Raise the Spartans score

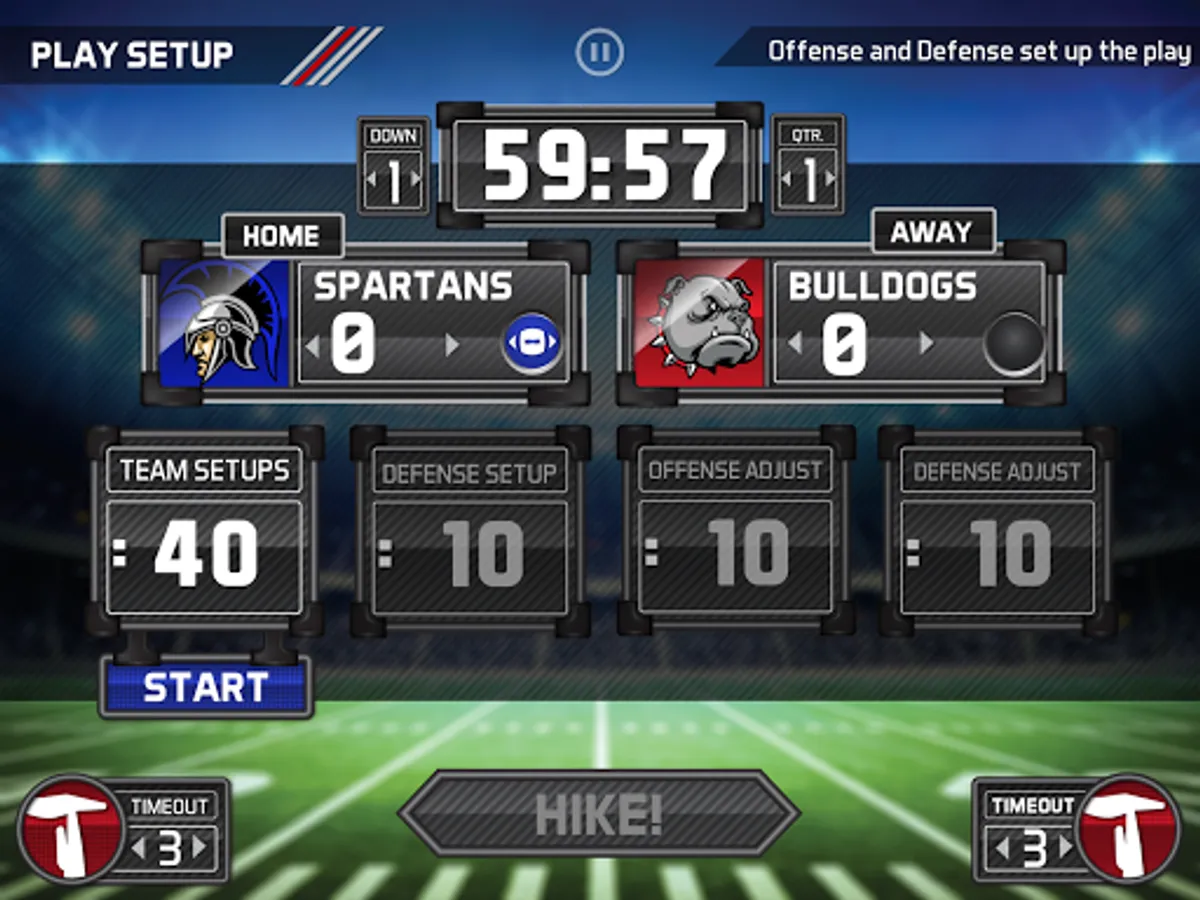point(452,345)
